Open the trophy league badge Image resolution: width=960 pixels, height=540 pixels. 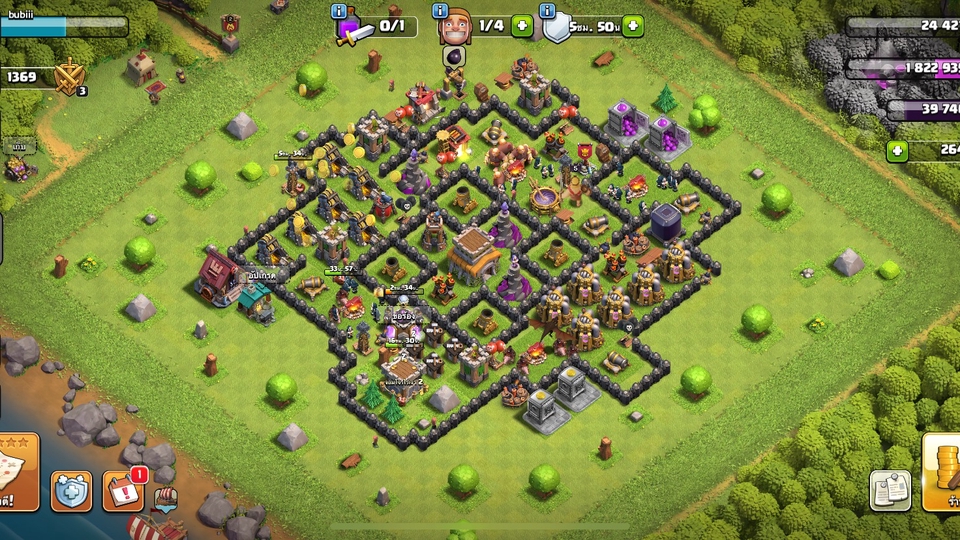pyautogui.click(x=69, y=78)
